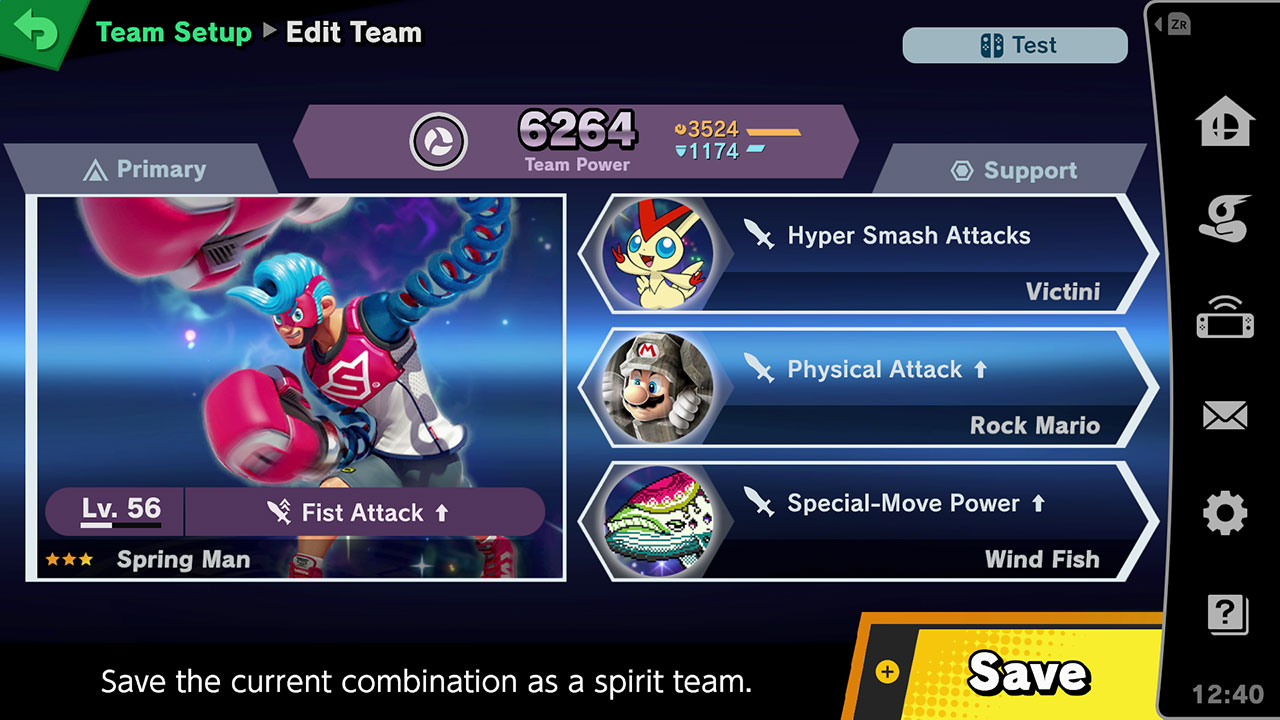1280x720 pixels.
Task: Click the Team Setup breadcrumb
Action: pyautogui.click(x=174, y=33)
